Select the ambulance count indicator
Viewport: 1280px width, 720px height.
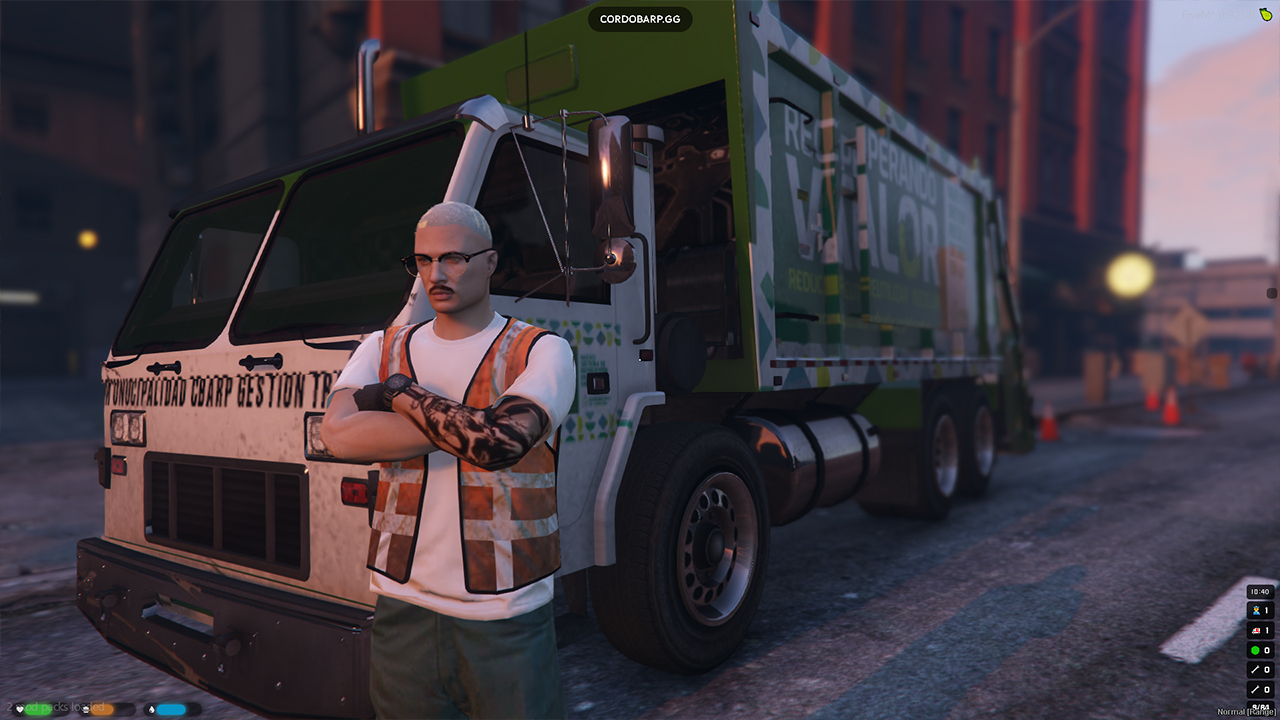1260,631
